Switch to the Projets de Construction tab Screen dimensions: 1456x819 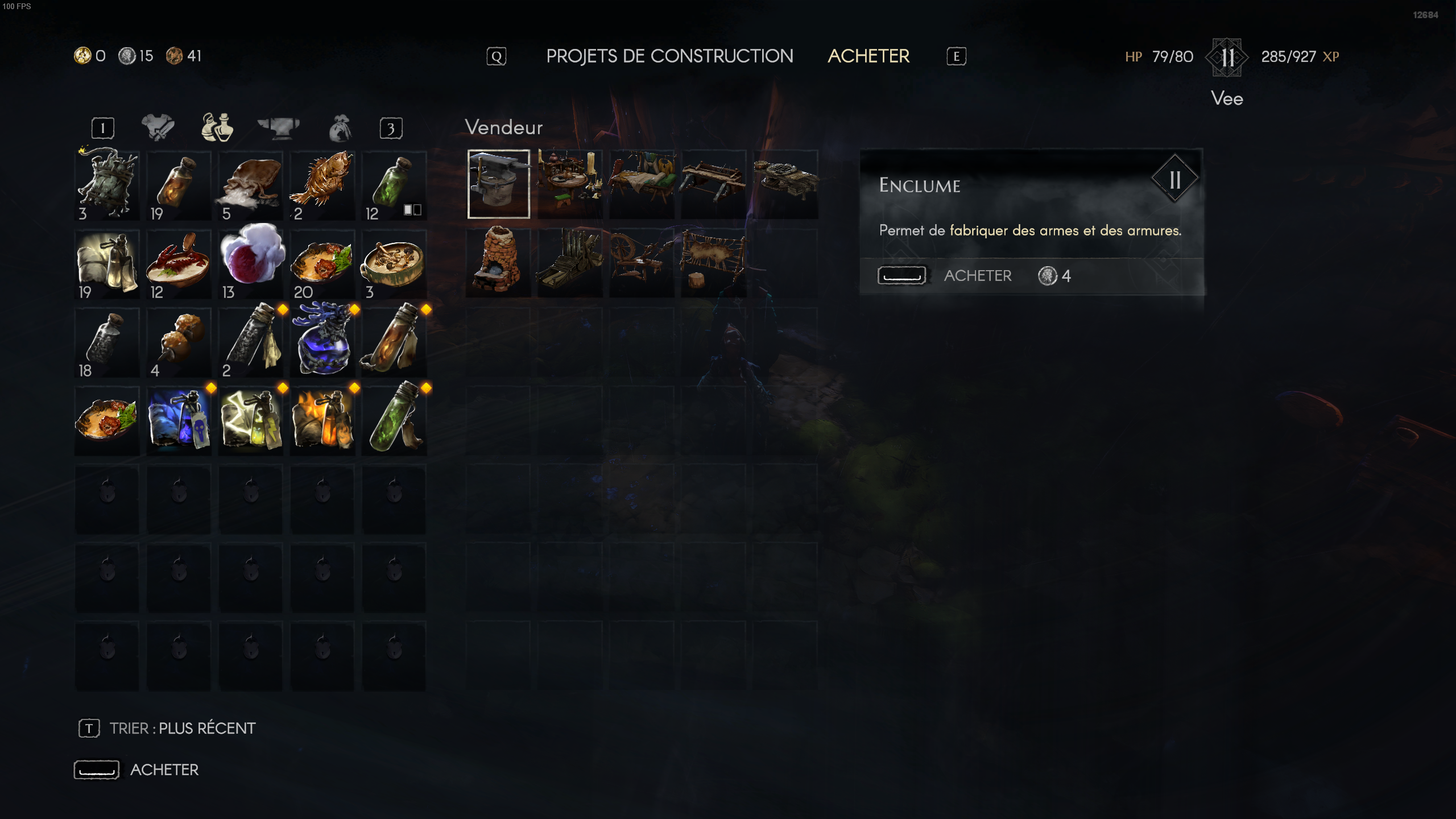(x=669, y=56)
